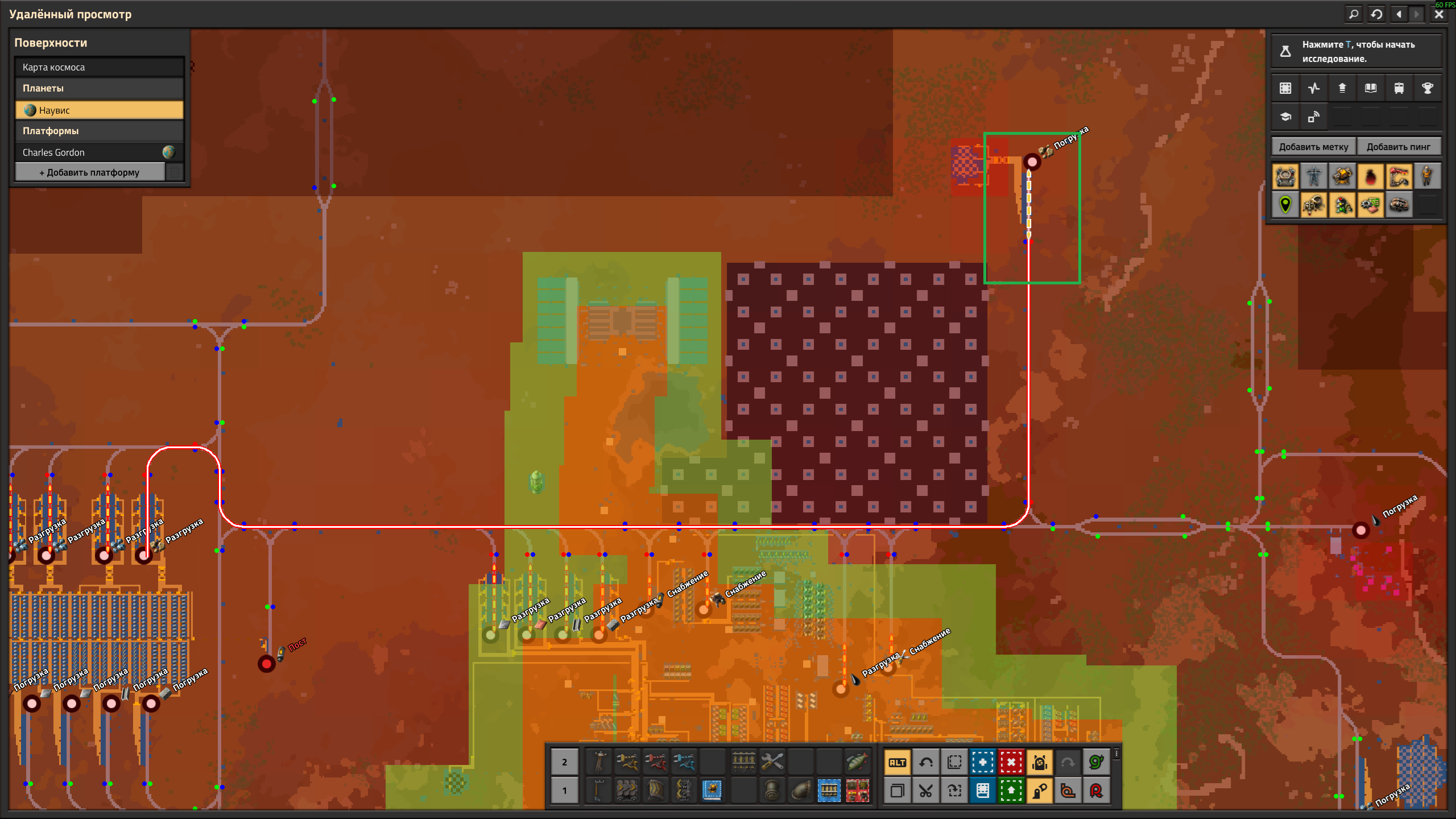View production statistics via the pulse icon
This screenshot has height=819, width=1456.
(1313, 88)
